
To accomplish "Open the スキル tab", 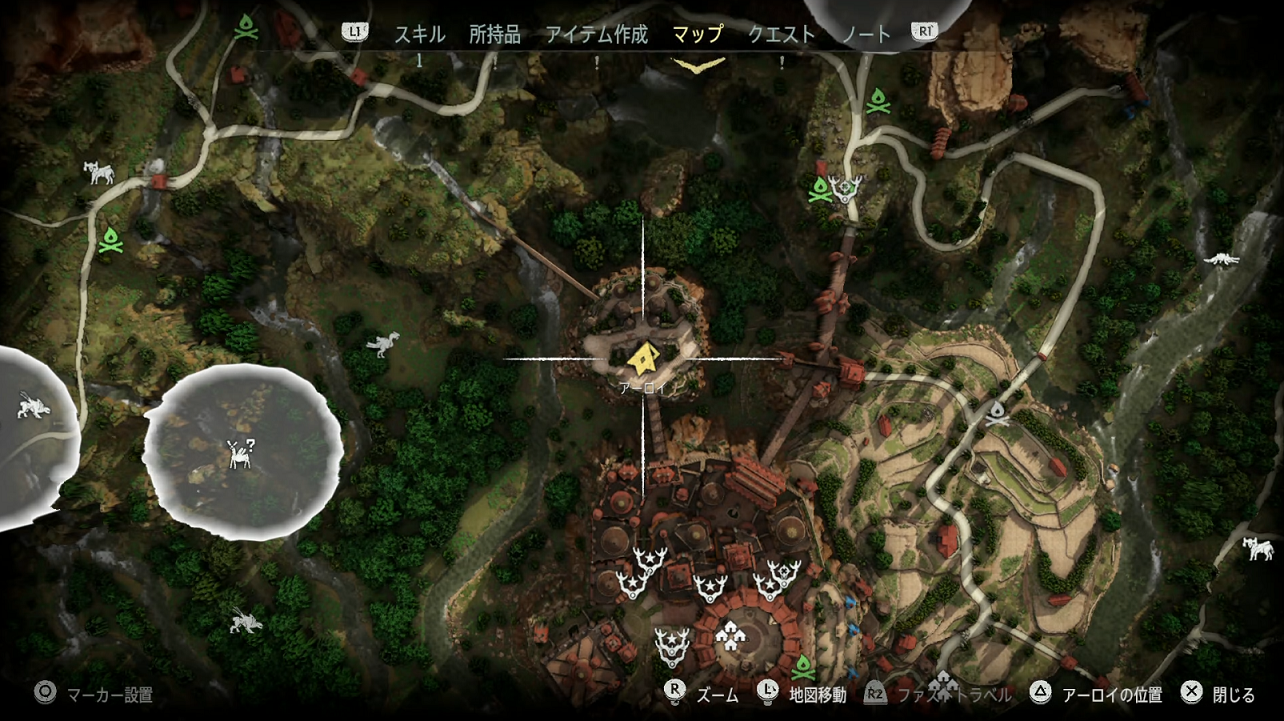I will (423, 33).
